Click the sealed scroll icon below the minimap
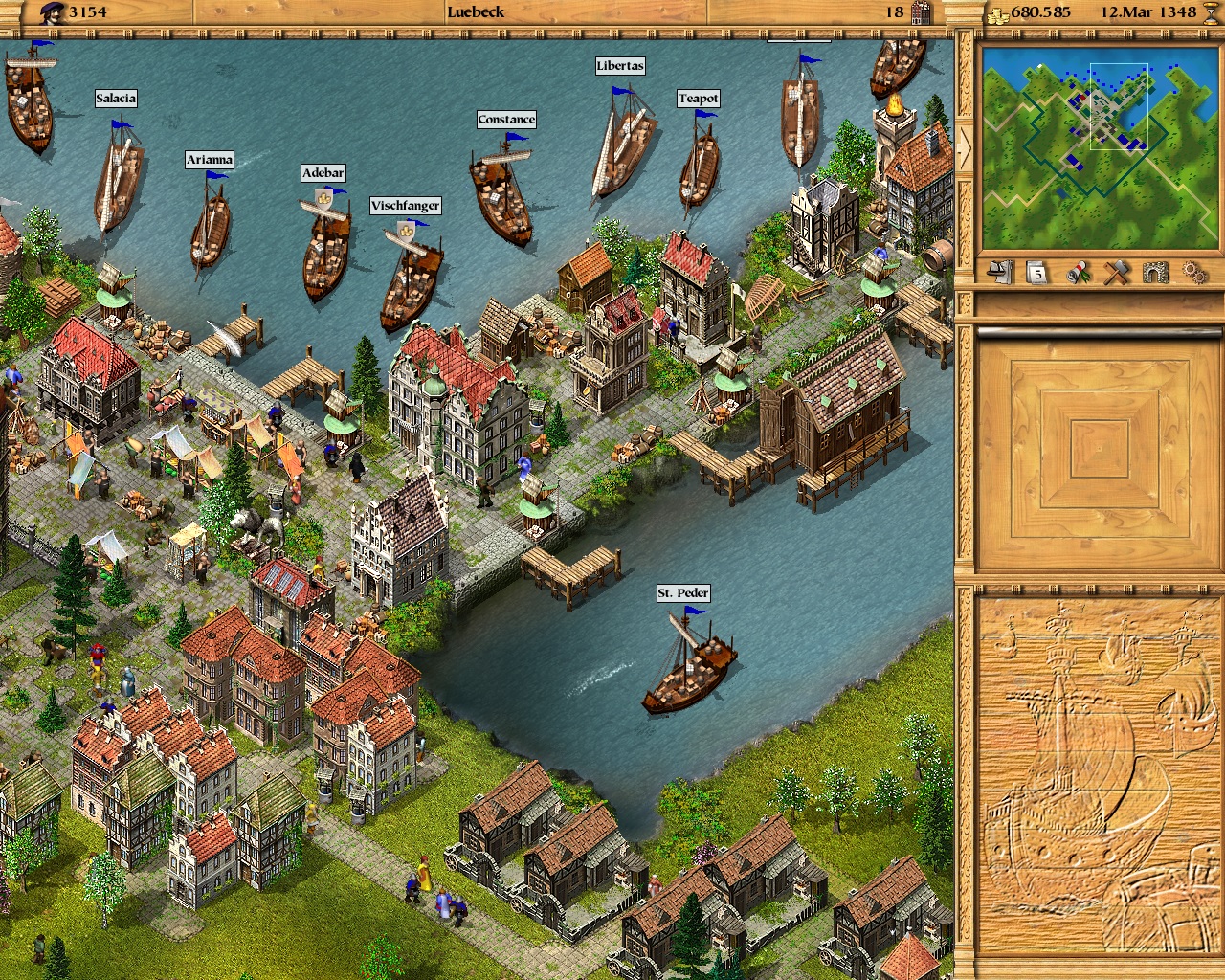 point(1078,273)
